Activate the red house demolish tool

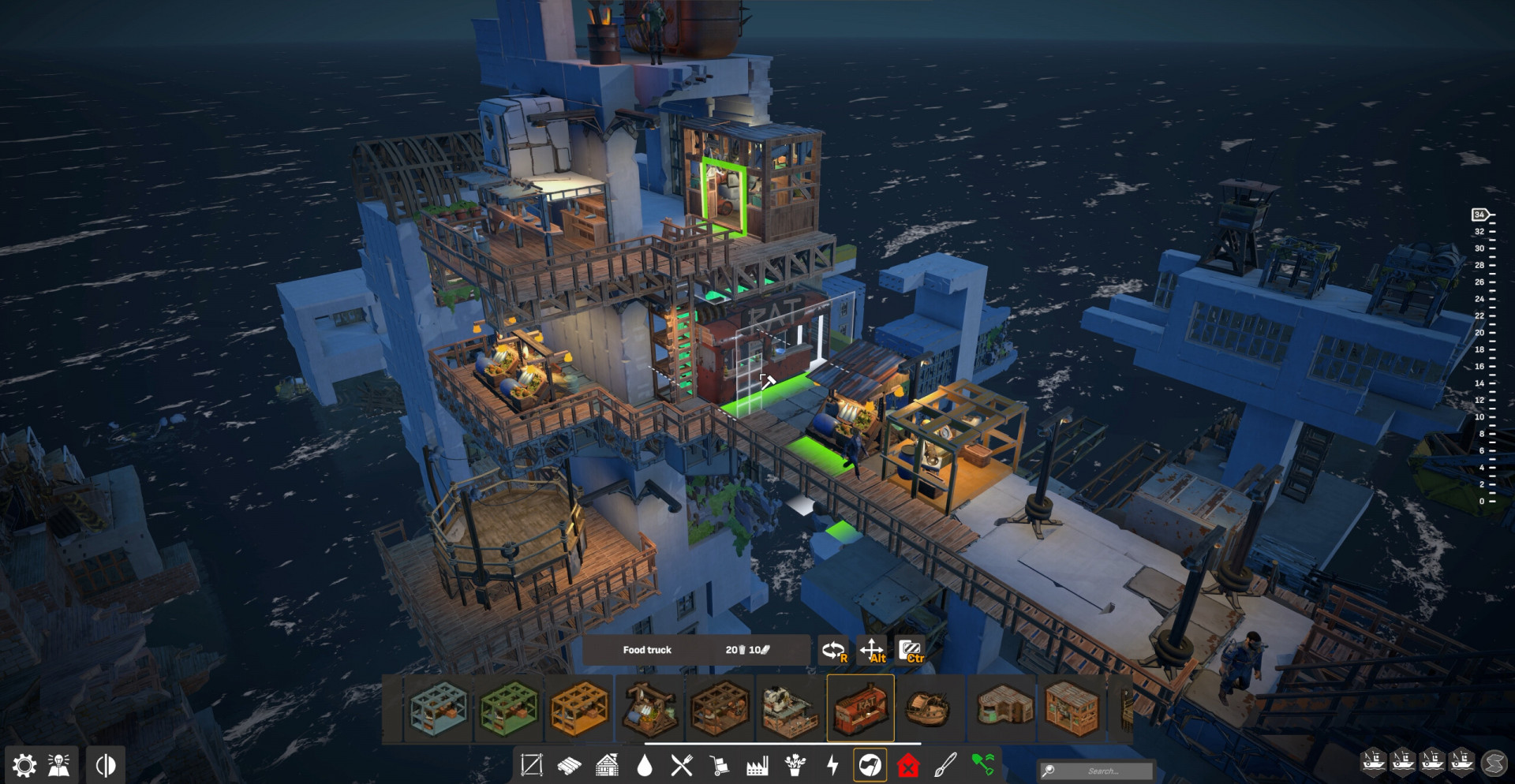click(908, 765)
